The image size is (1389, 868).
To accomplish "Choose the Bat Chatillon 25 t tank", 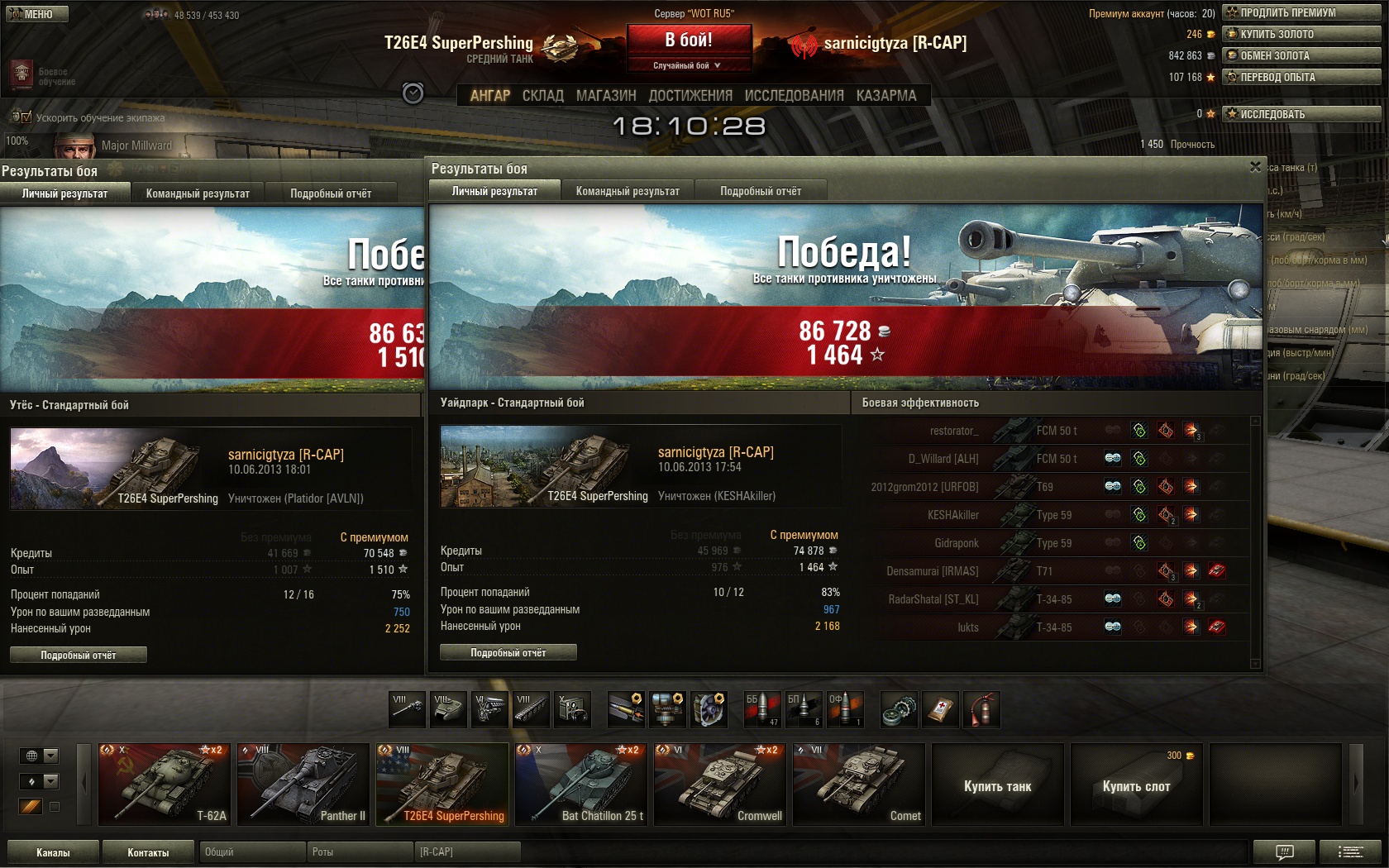I will (x=580, y=785).
